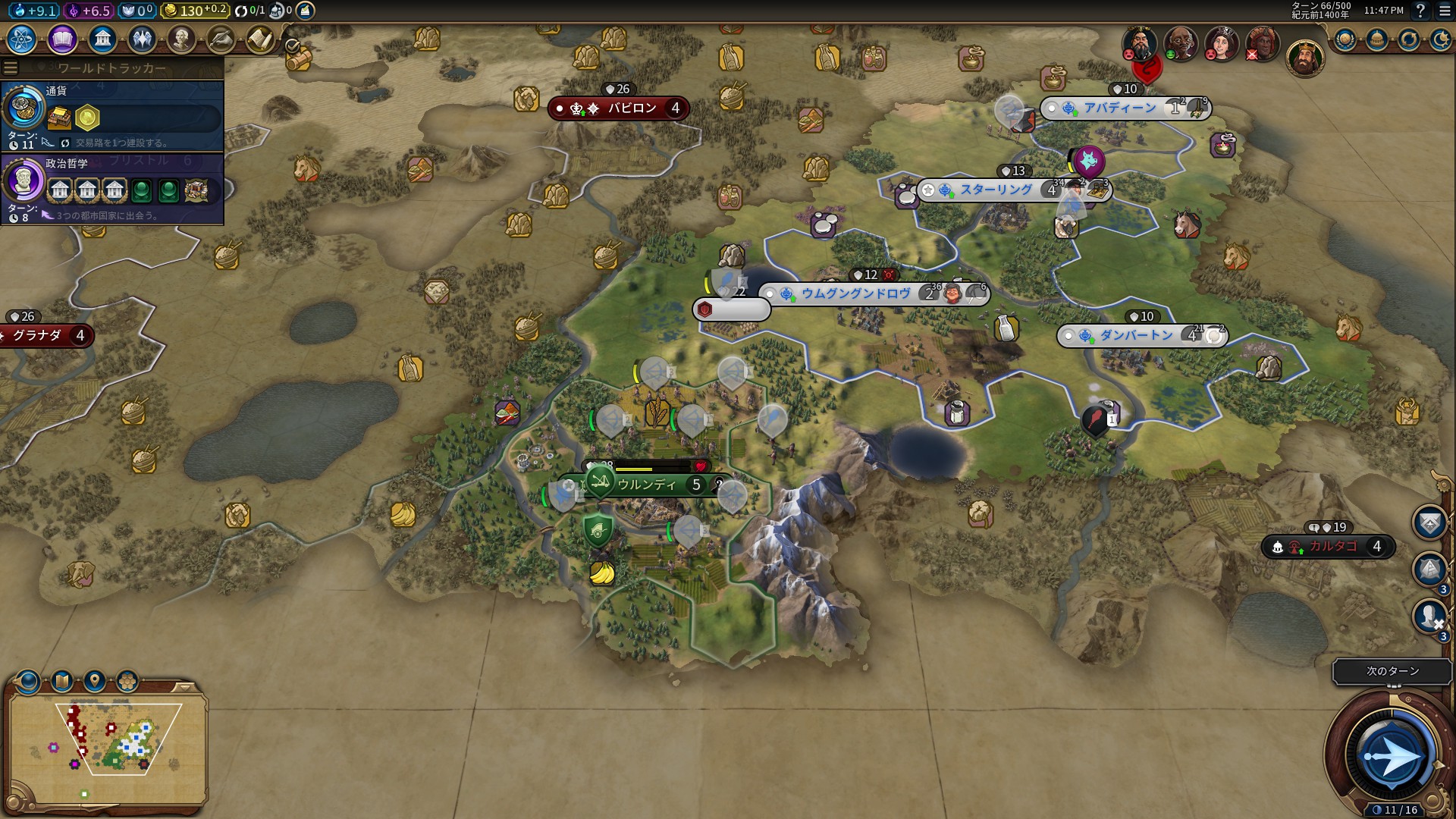The width and height of the screenshot is (1456, 819).
Task: Open the government panel with the temple icon
Action: (102, 39)
